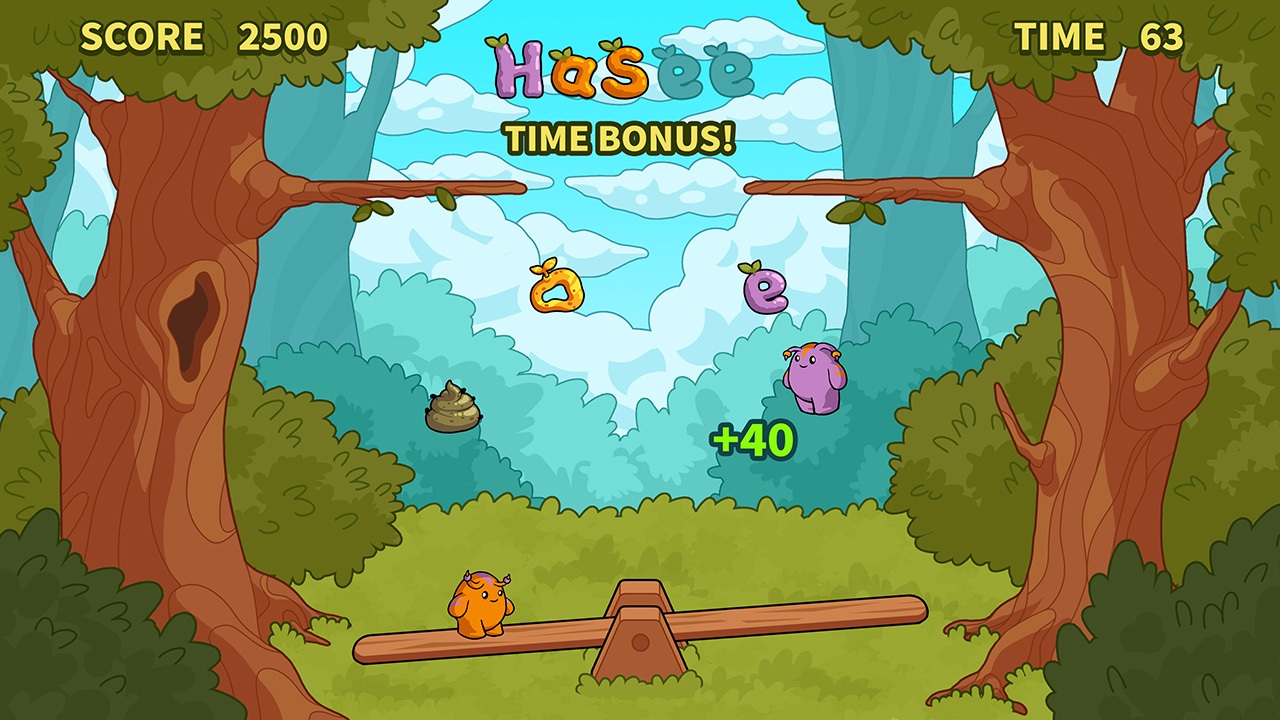Click the TIME BONUS! announcement text
Viewport: 1280px width, 720px height.
(x=622, y=139)
